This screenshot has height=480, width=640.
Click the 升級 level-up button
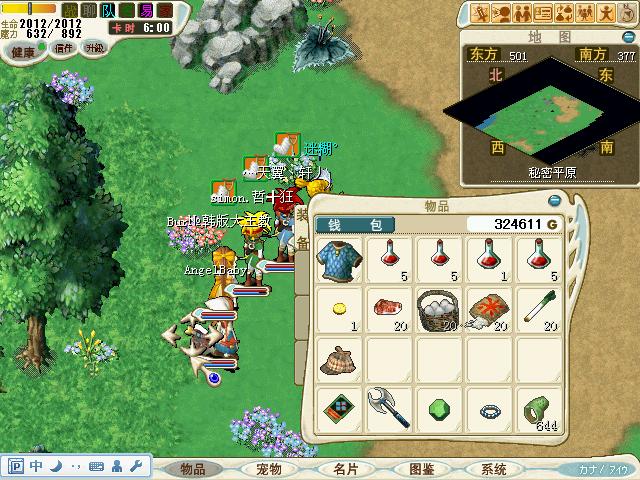[x=95, y=47]
